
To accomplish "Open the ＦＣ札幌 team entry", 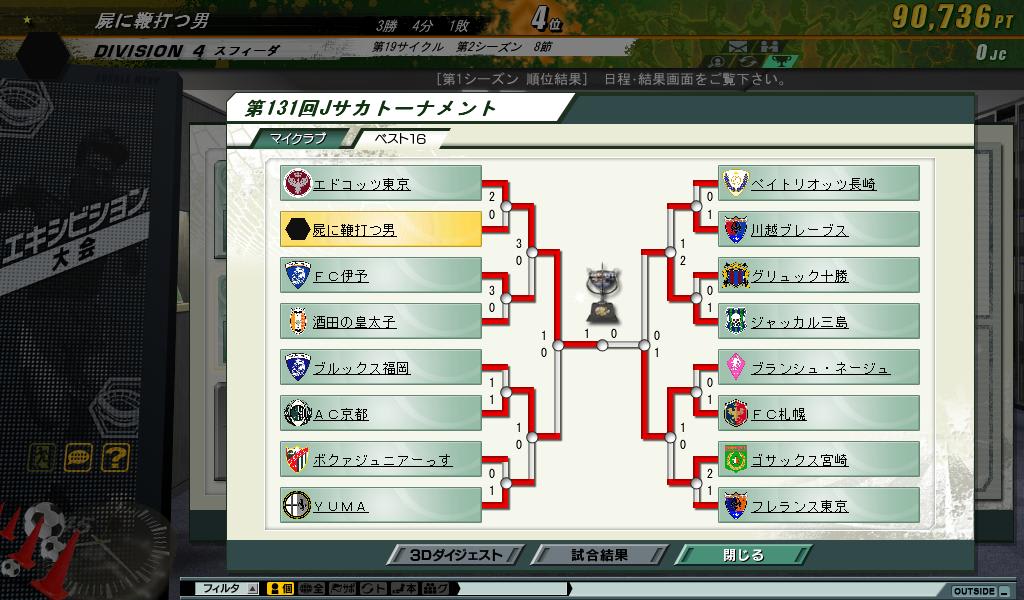I will tap(819, 414).
